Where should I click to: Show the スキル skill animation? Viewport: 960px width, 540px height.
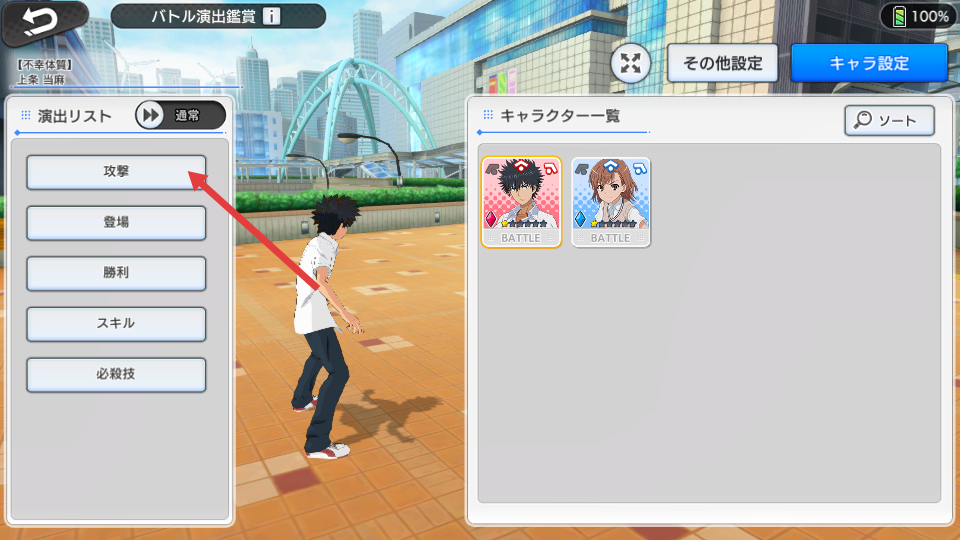pos(116,324)
